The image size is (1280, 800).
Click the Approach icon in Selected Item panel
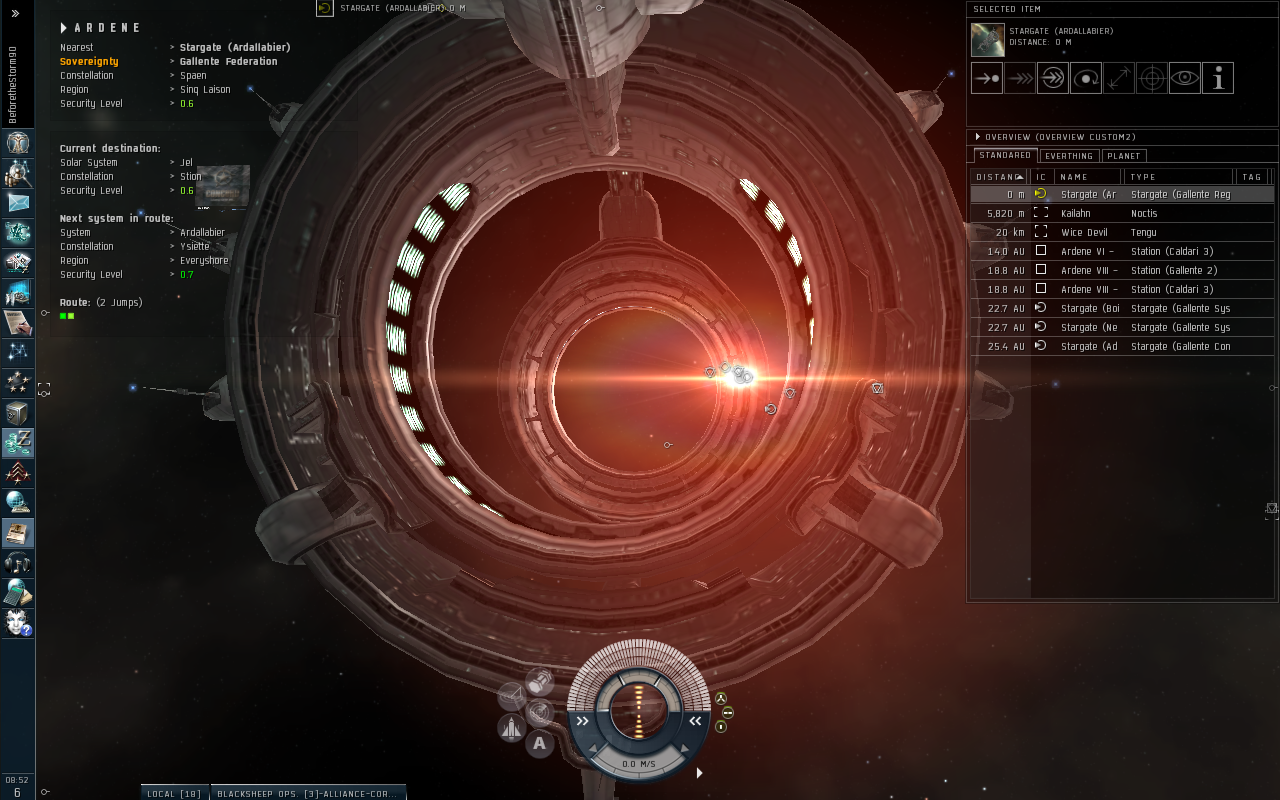987,77
